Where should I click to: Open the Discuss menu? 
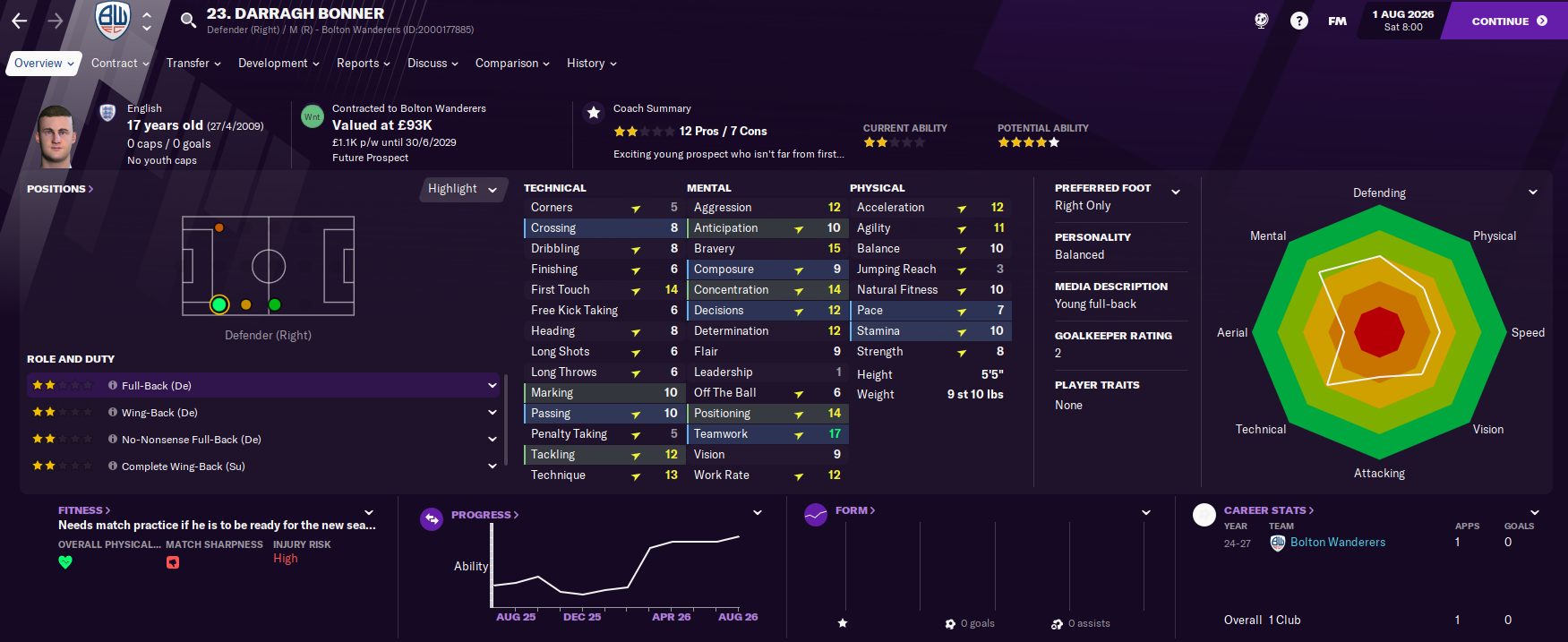click(x=433, y=64)
